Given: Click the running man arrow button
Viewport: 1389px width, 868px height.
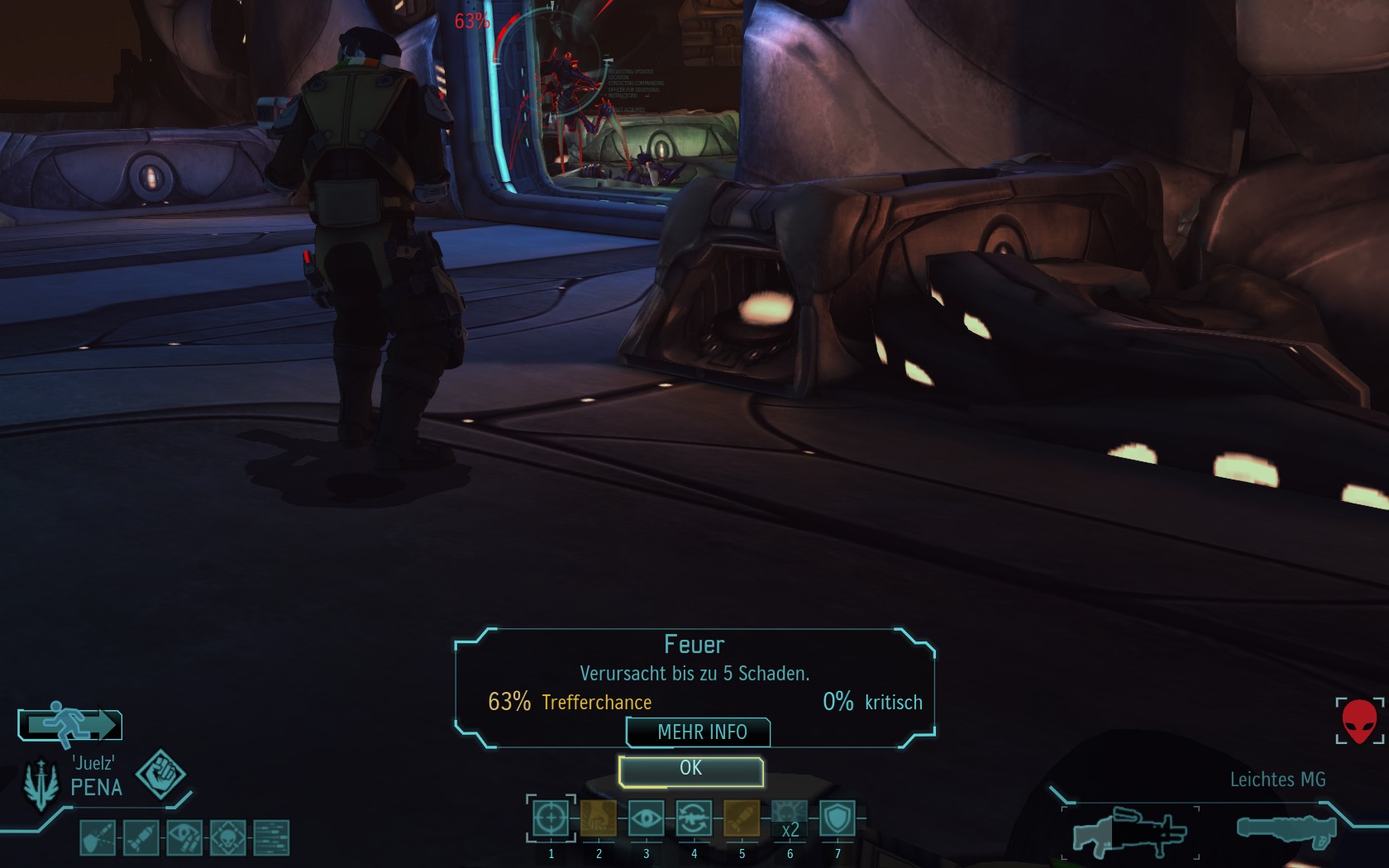Looking at the screenshot, I should (x=71, y=725).
